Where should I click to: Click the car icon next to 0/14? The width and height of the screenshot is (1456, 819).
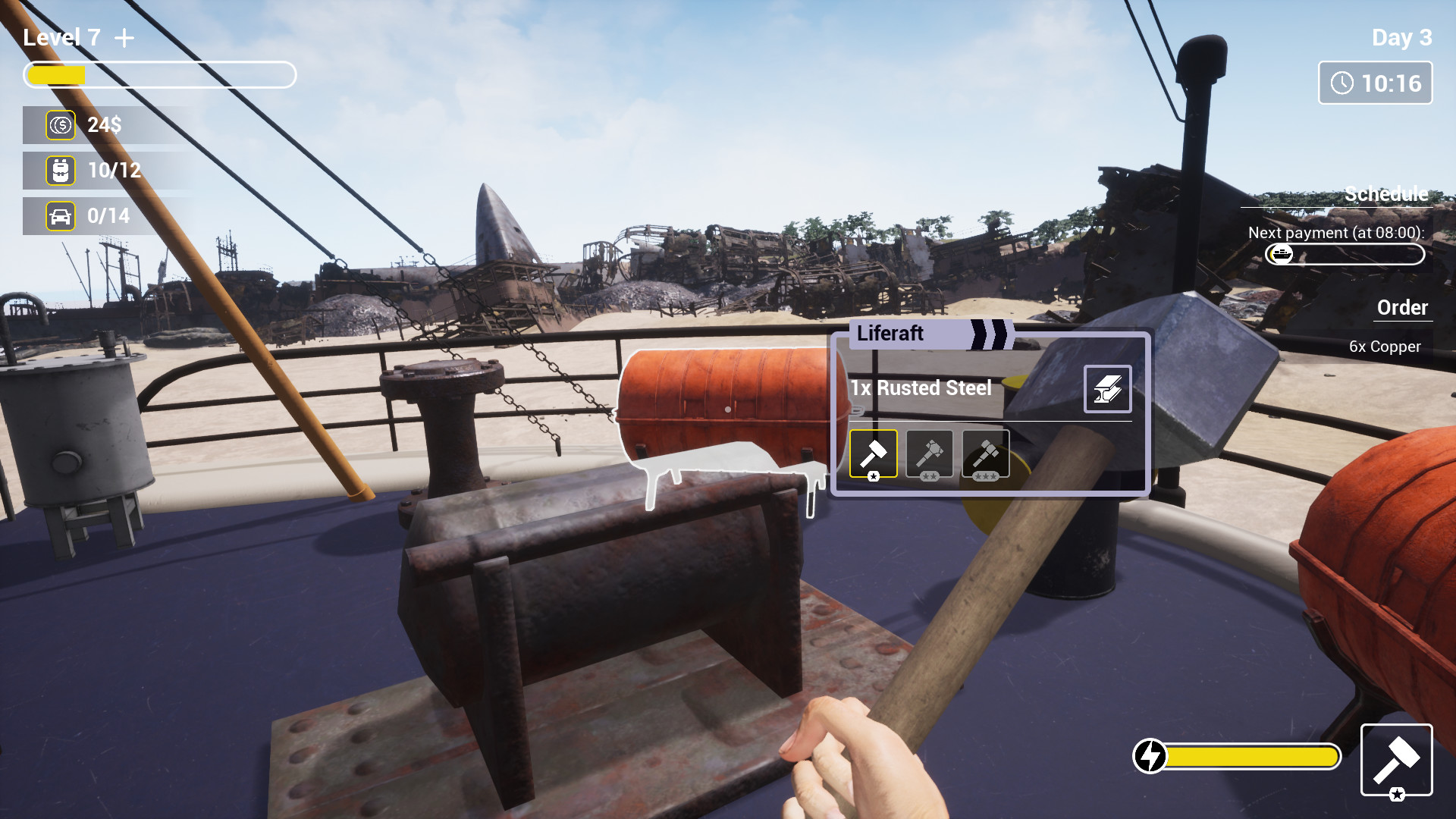pyautogui.click(x=61, y=215)
